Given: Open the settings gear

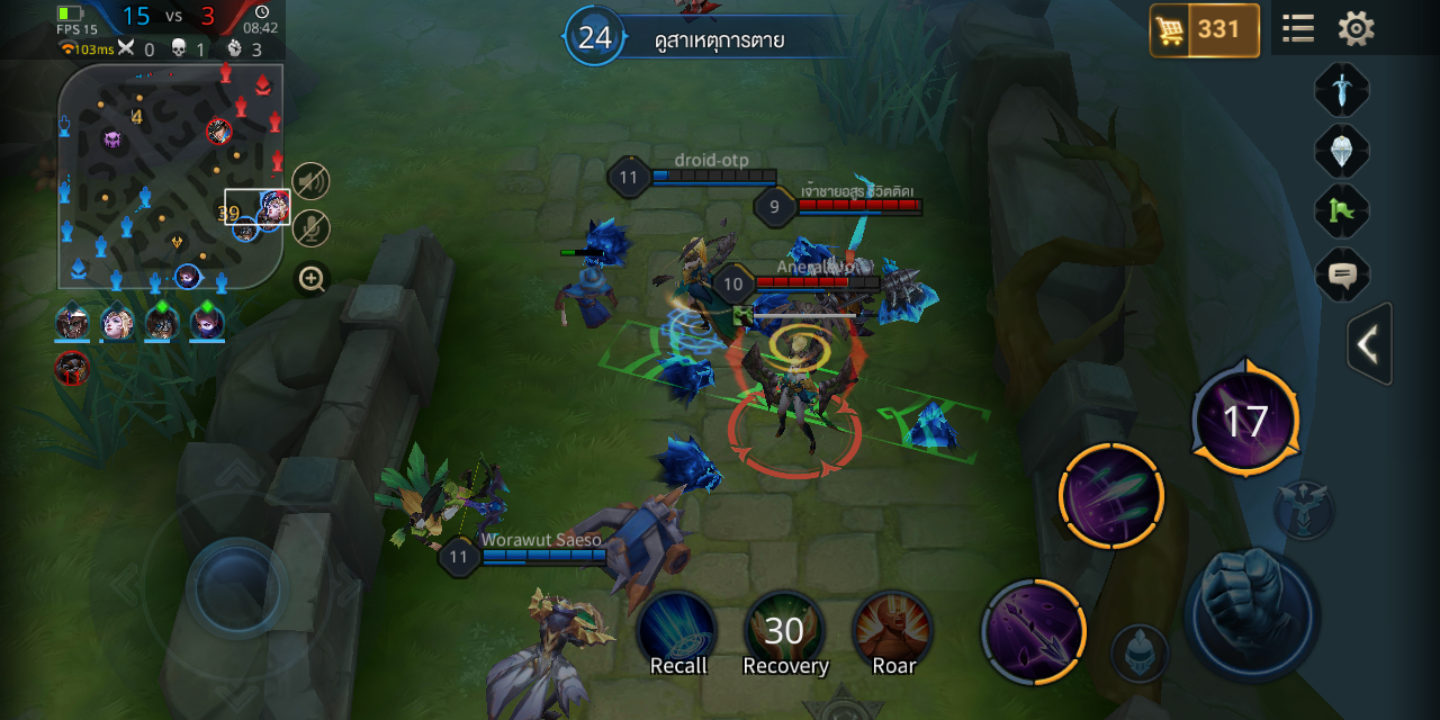Looking at the screenshot, I should pyautogui.click(x=1356, y=28).
